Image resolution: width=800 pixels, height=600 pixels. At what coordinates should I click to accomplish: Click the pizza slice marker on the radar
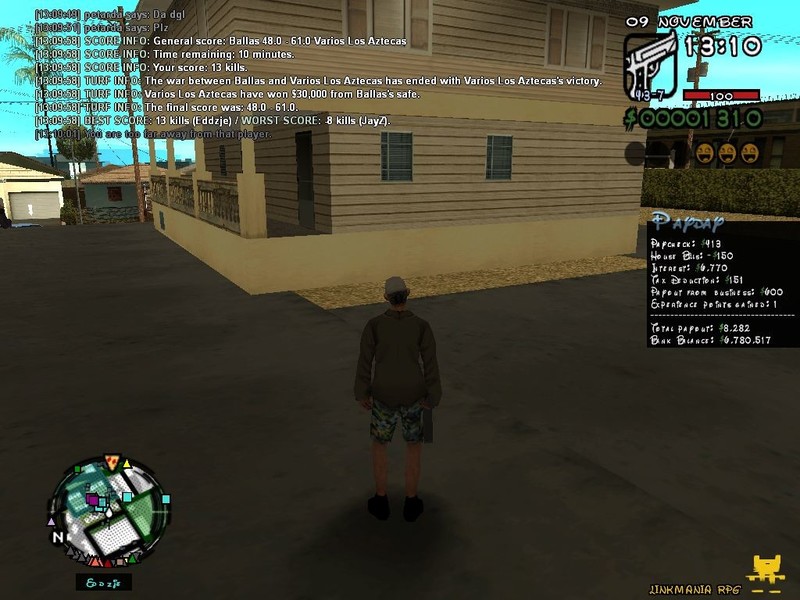(112, 464)
